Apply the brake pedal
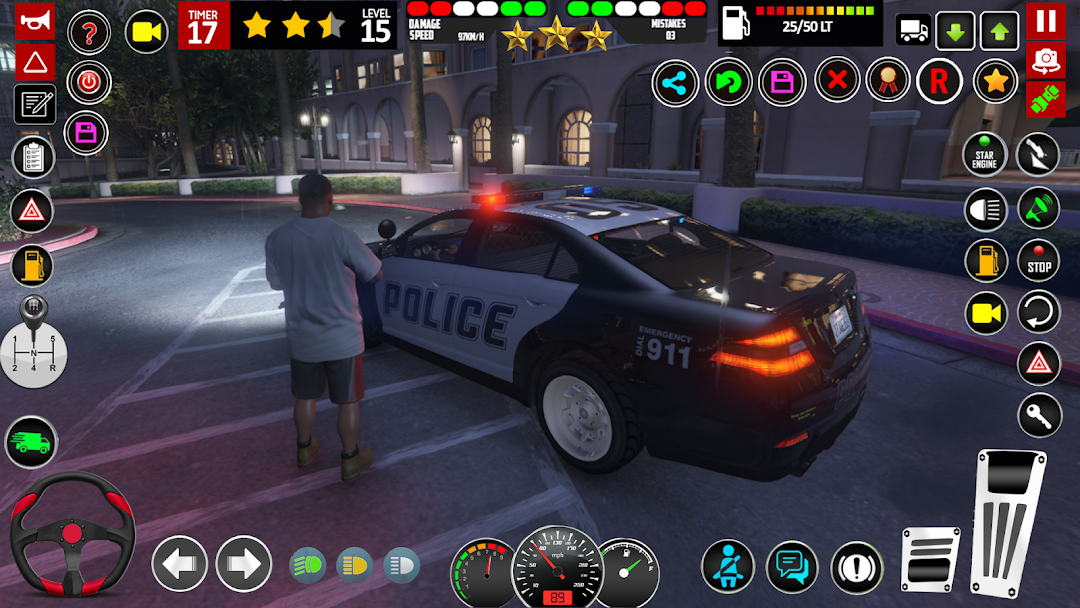This screenshot has height=608, width=1080. click(930, 559)
